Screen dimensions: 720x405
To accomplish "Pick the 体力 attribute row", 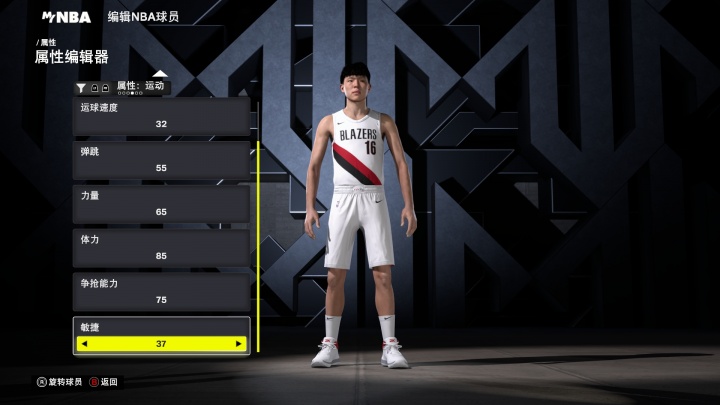I will pos(161,248).
